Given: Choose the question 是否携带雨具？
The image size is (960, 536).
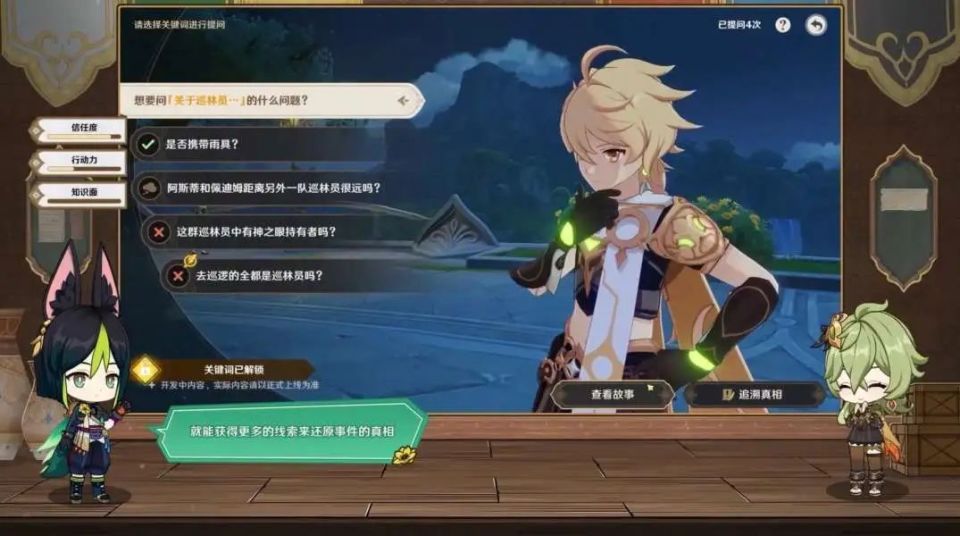Looking at the screenshot, I should (202, 143).
